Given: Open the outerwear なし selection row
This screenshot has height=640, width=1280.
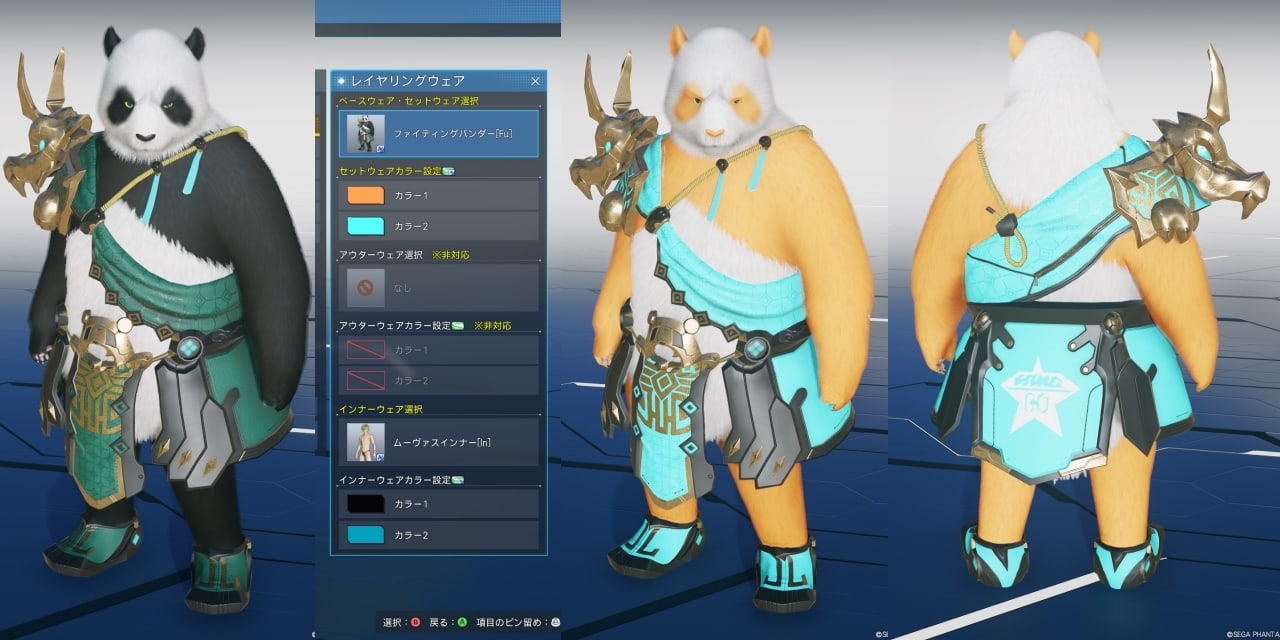Looking at the screenshot, I should (439, 287).
